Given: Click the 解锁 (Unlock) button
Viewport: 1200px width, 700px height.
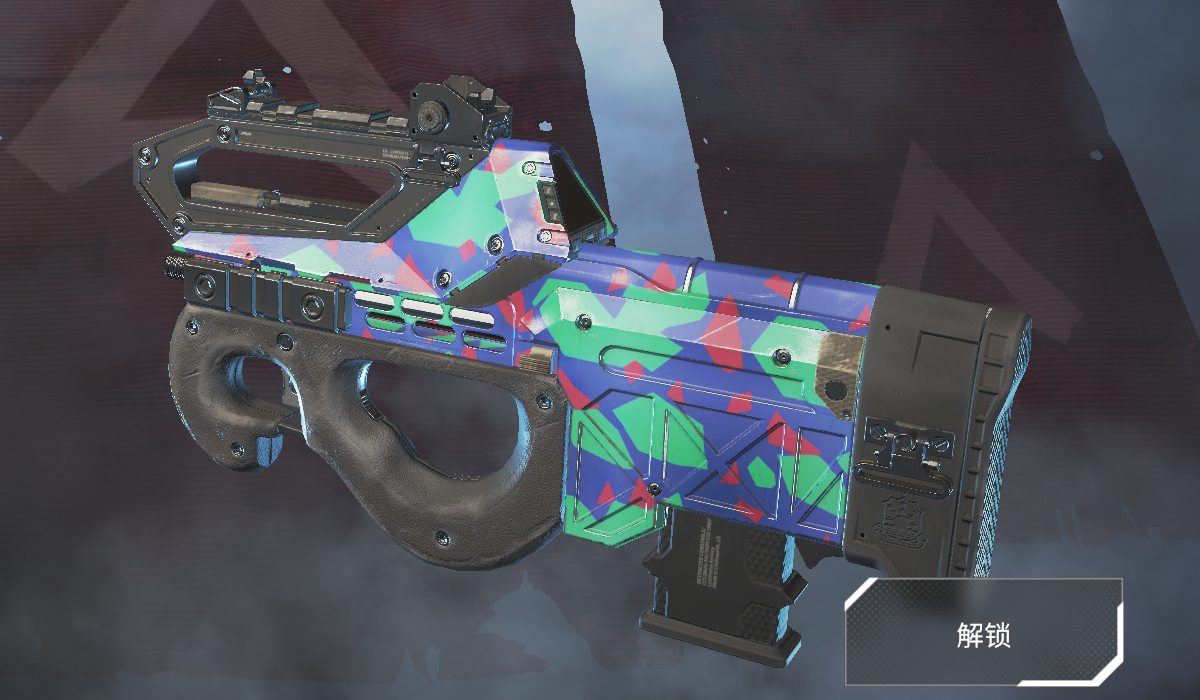Looking at the screenshot, I should [984, 632].
